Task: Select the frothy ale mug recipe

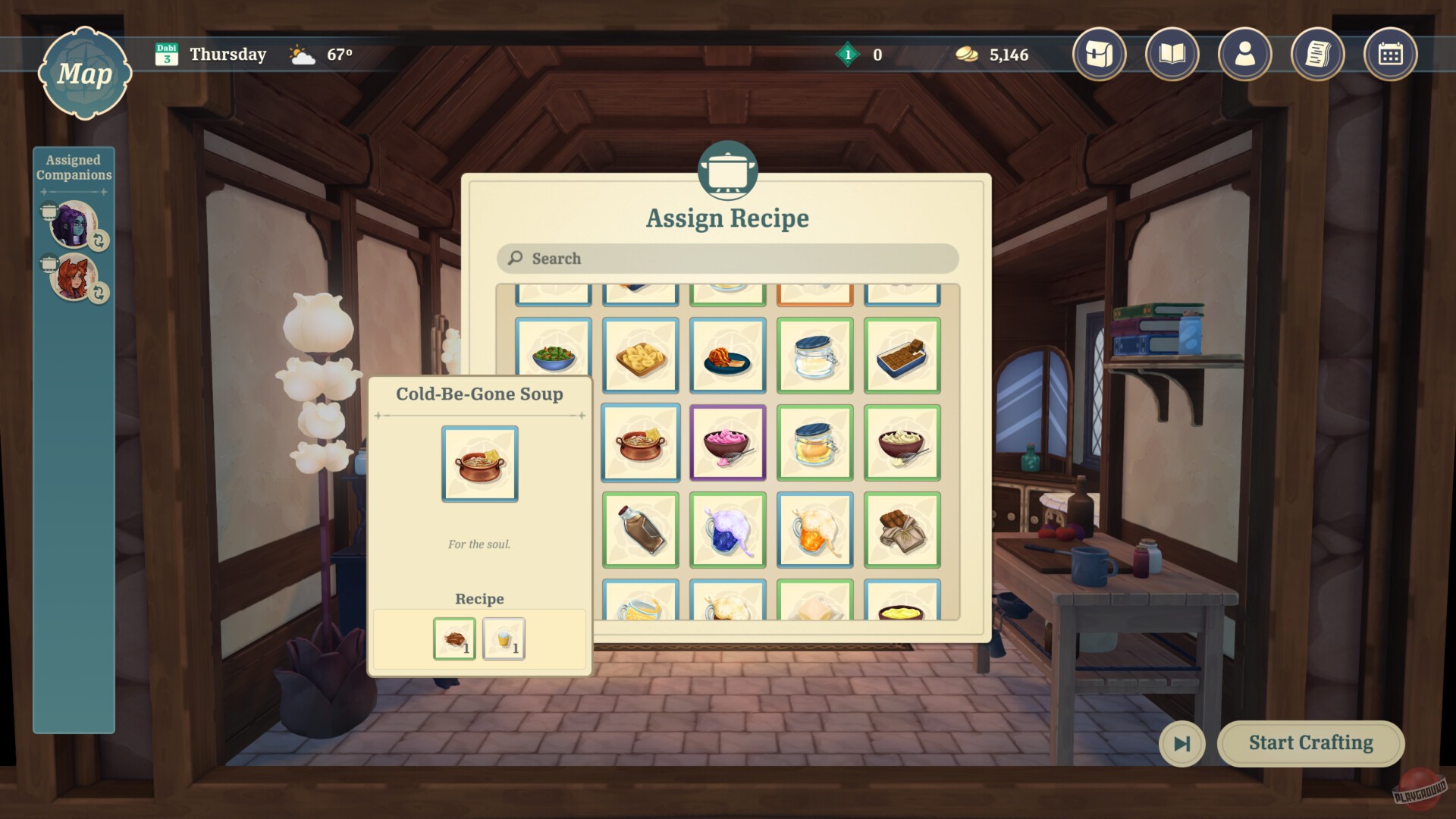Action: tap(814, 530)
